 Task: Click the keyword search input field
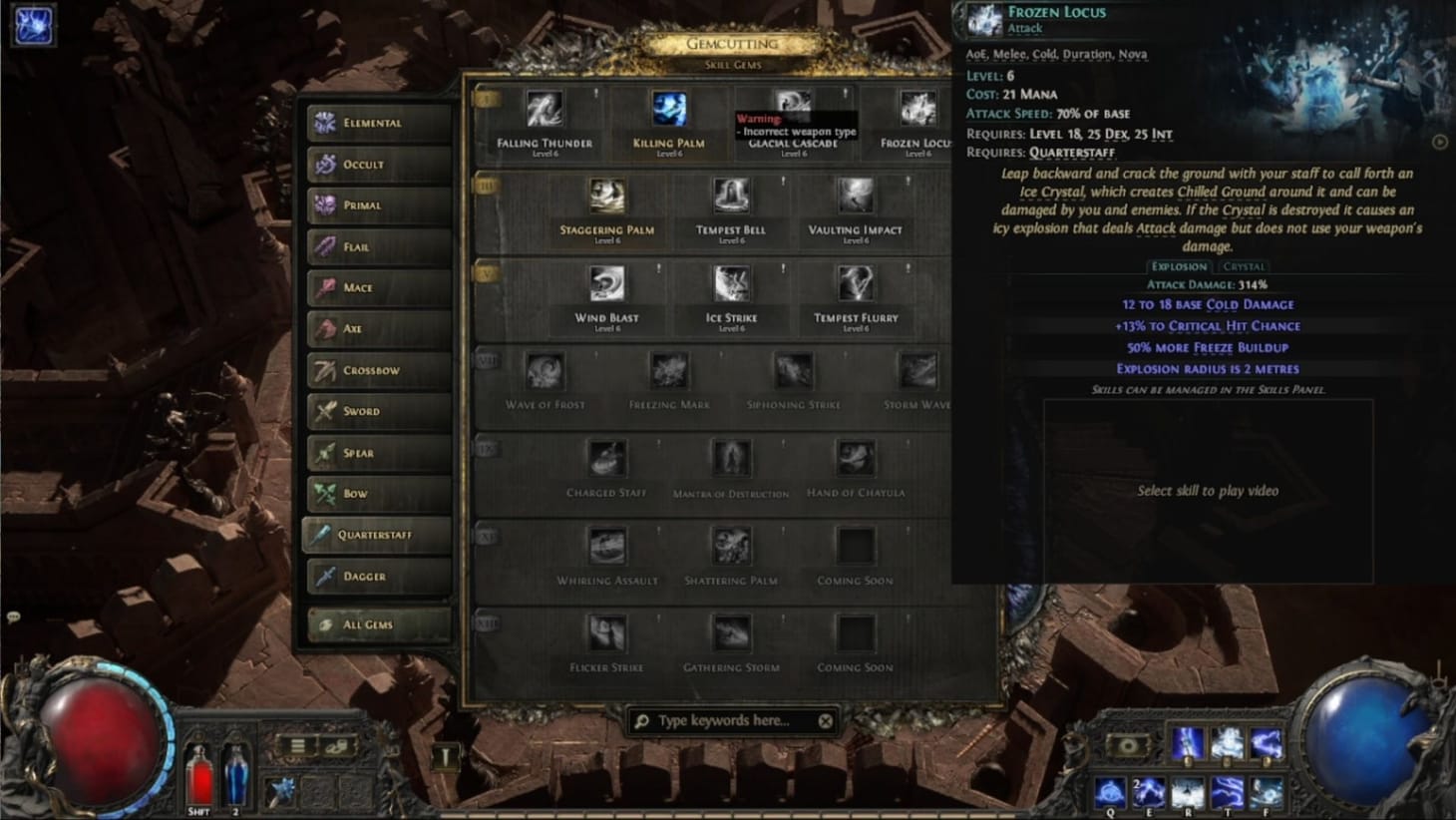point(728,720)
